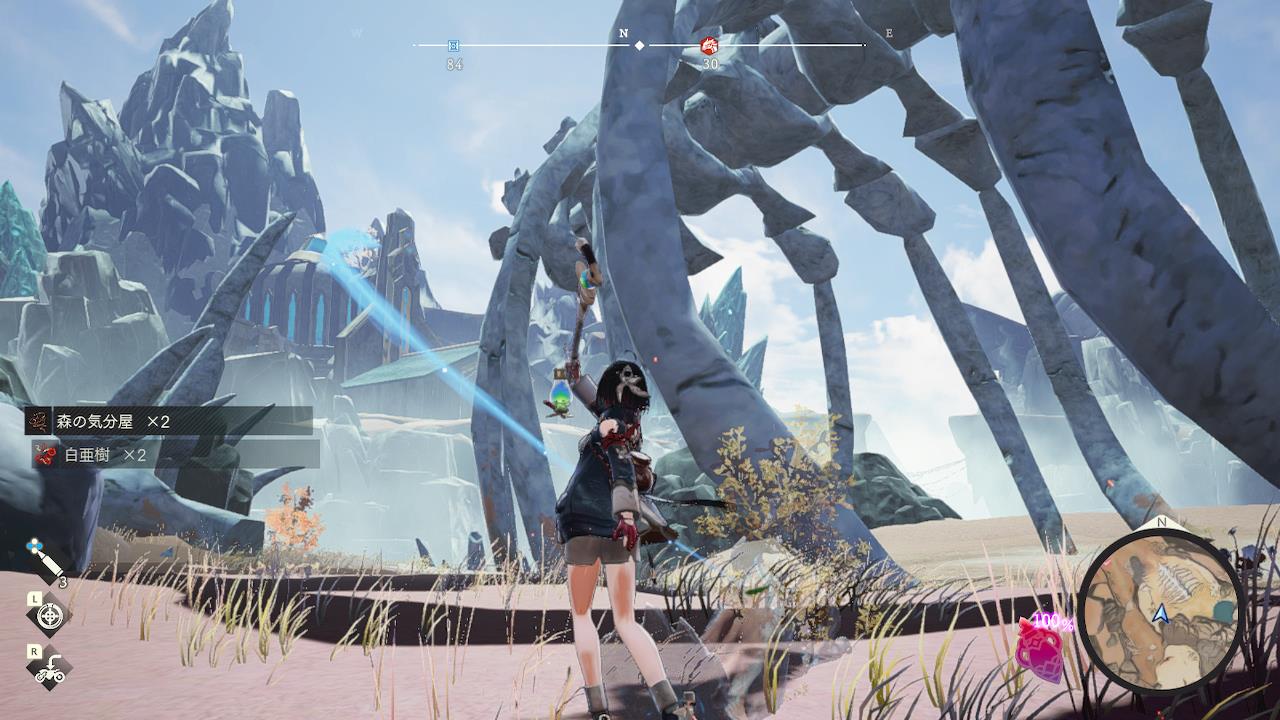1280x720 pixels.
Task: Select the repair tool item icon
Action: coord(46,562)
